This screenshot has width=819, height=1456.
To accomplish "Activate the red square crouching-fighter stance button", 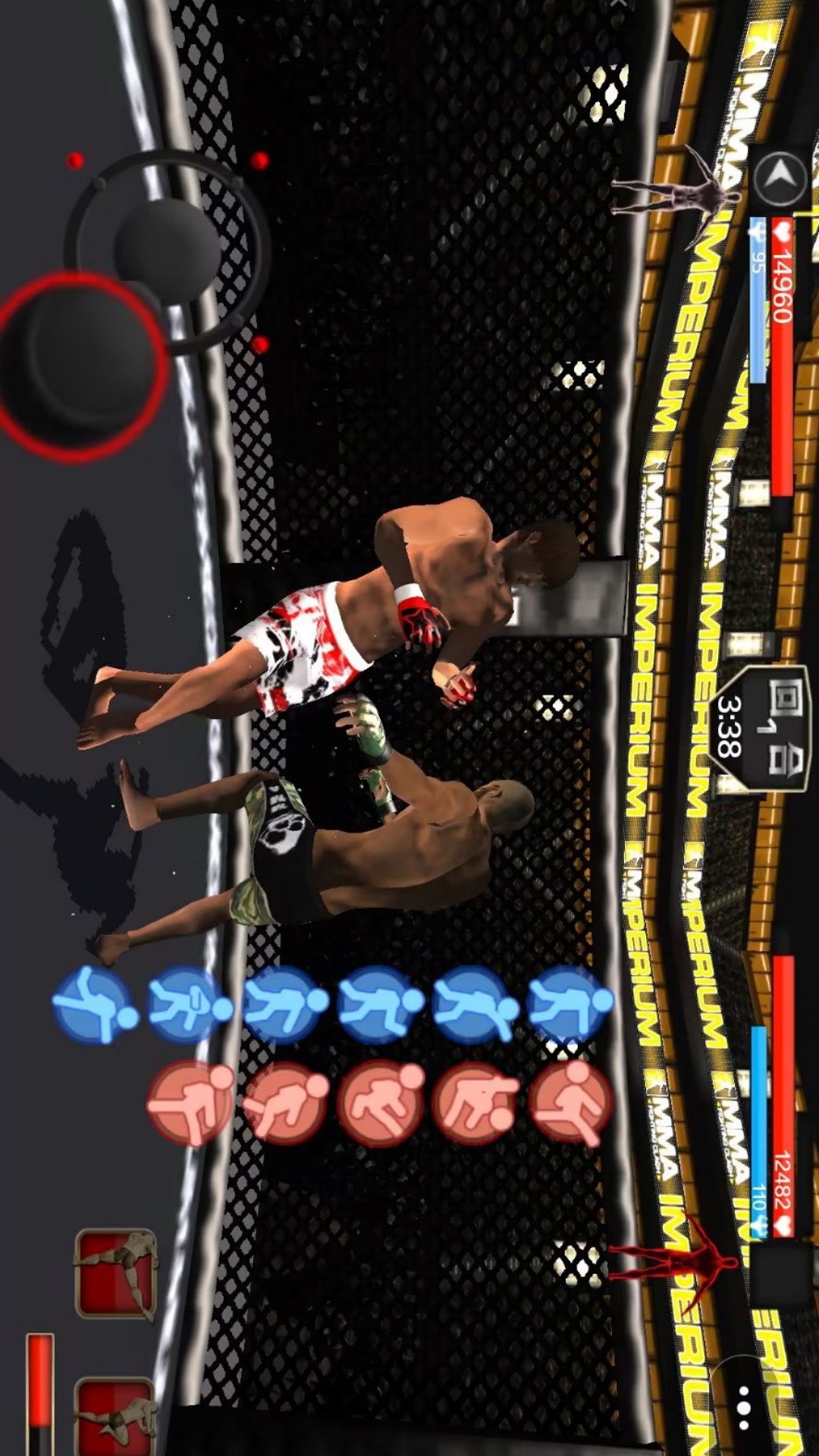I will 116,1417.
